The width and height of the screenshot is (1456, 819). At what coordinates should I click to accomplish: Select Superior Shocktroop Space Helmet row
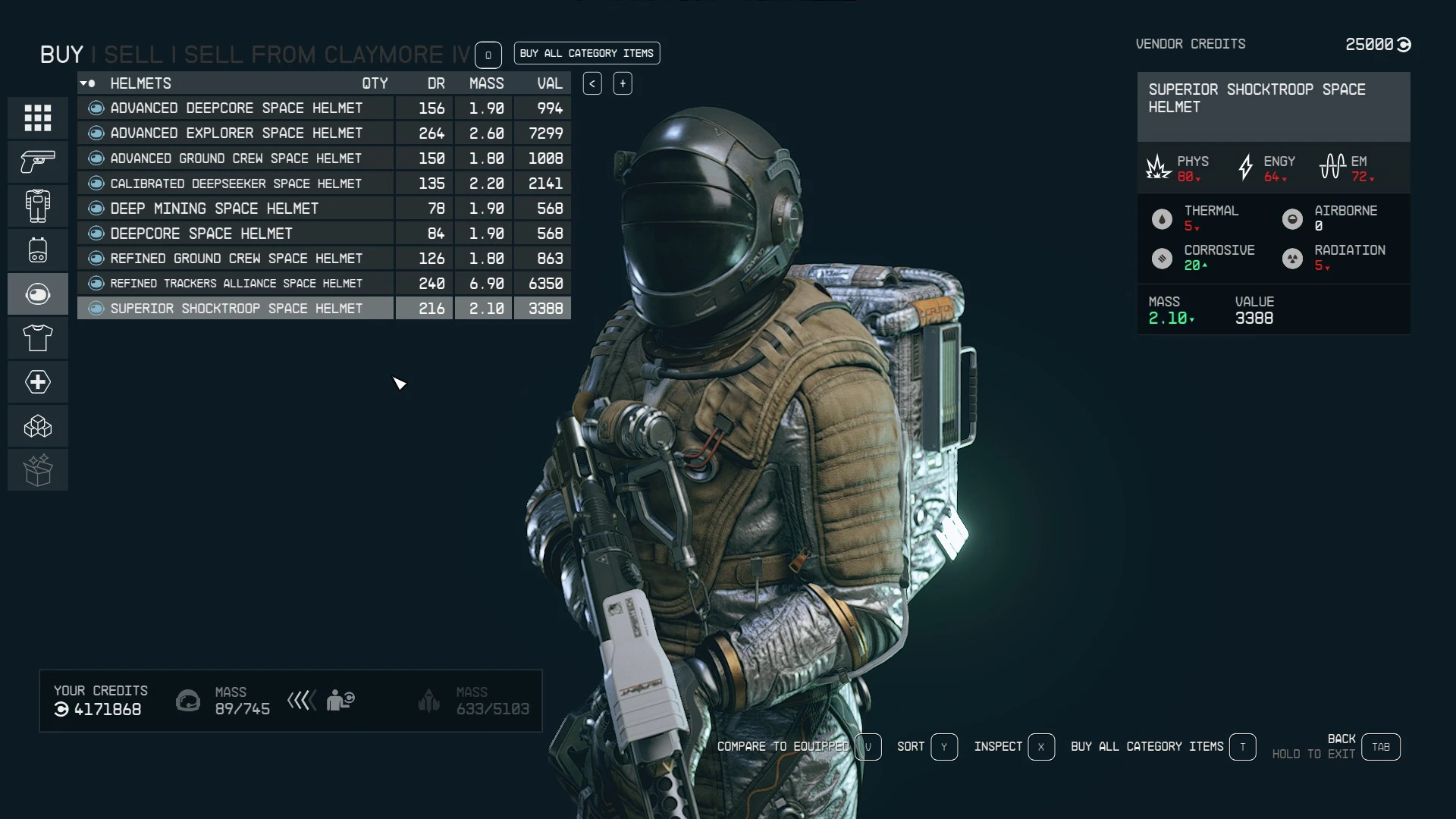(236, 309)
